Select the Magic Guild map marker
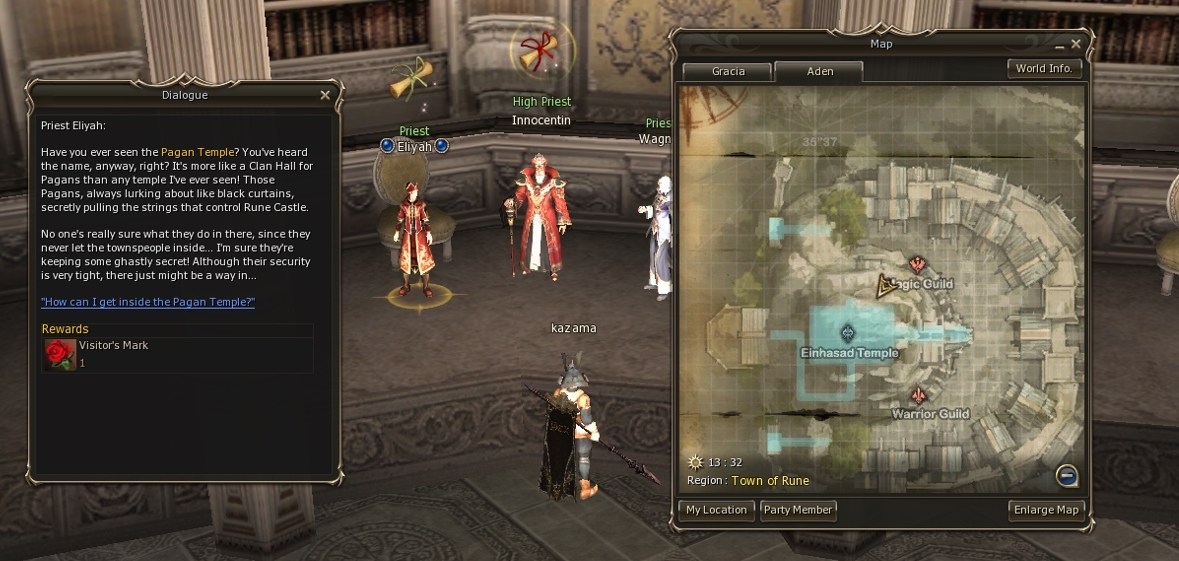Viewport: 1179px width, 561px height. (917, 265)
